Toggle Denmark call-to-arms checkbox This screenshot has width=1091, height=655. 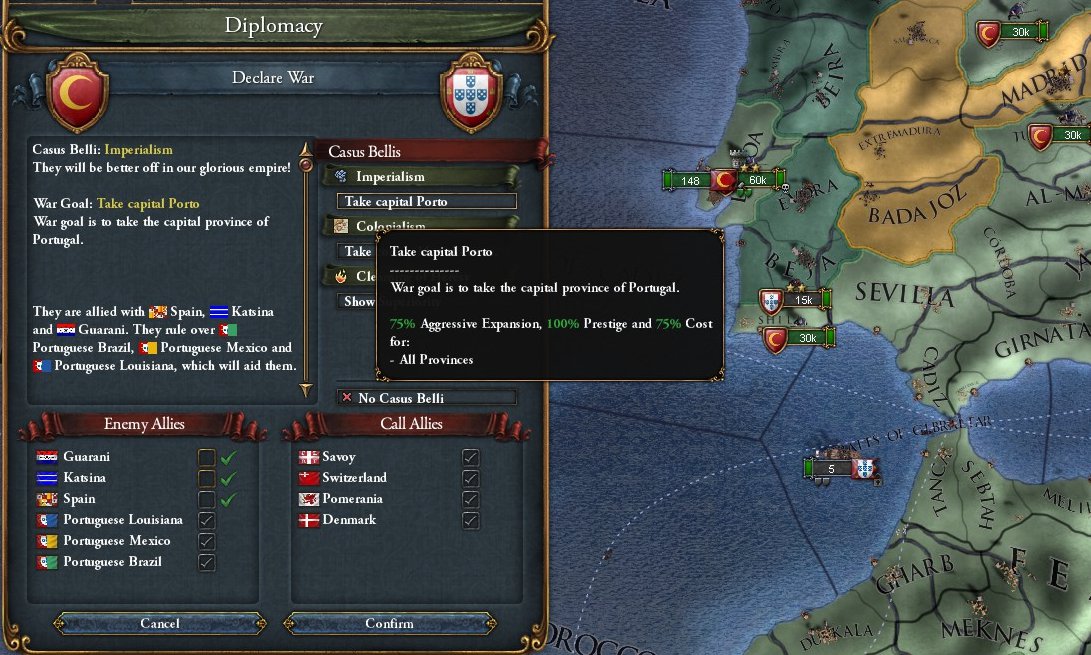click(470, 520)
